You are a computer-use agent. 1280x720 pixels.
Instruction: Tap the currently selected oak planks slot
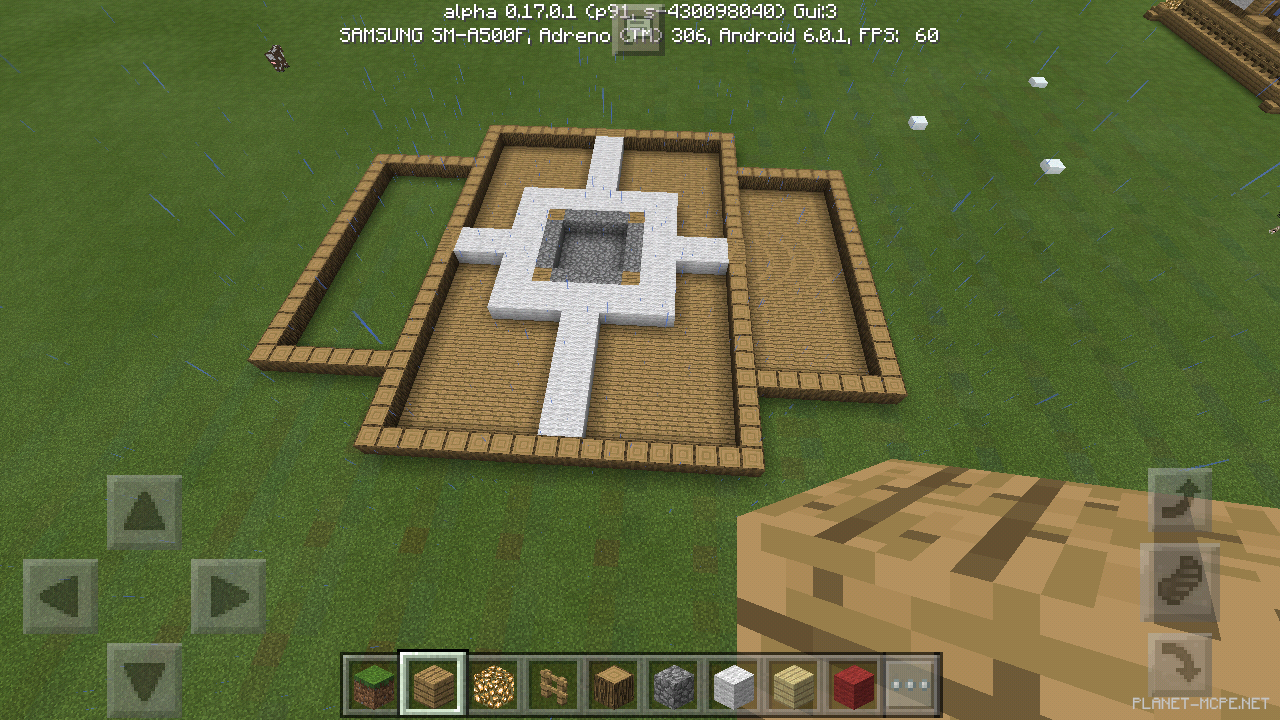pyautogui.click(x=434, y=684)
